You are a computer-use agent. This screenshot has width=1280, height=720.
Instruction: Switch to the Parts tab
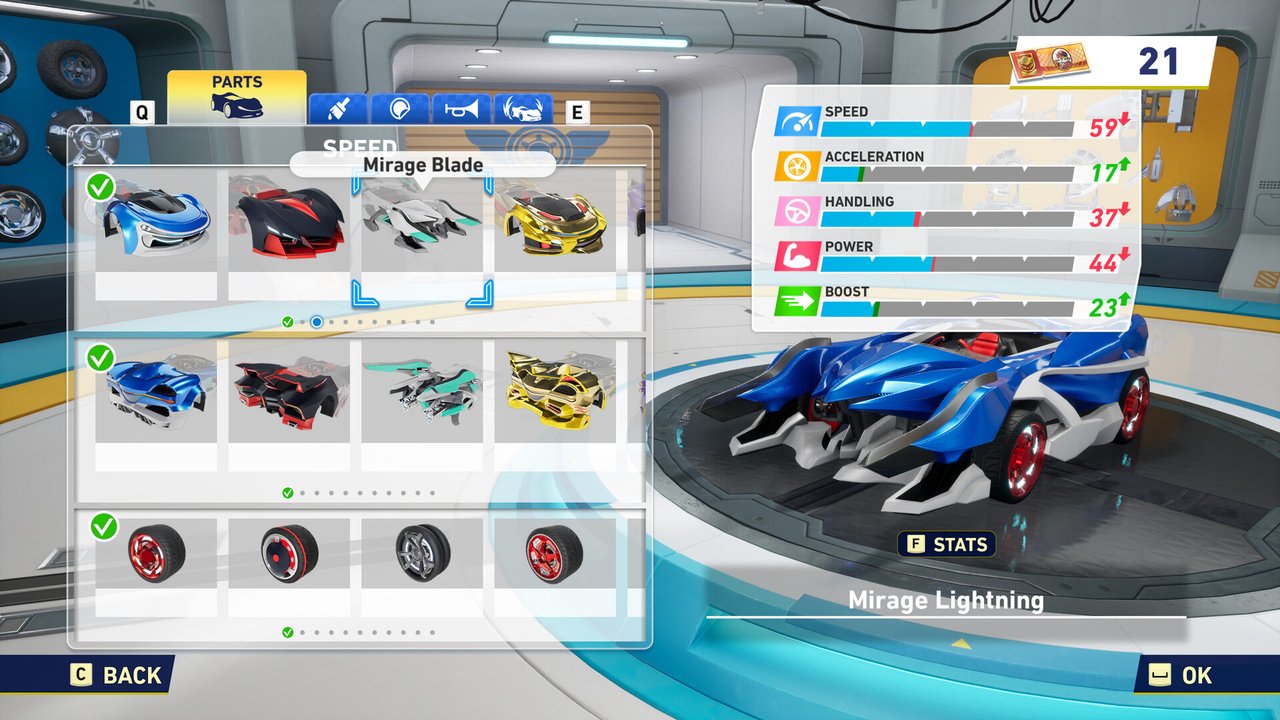[x=236, y=97]
